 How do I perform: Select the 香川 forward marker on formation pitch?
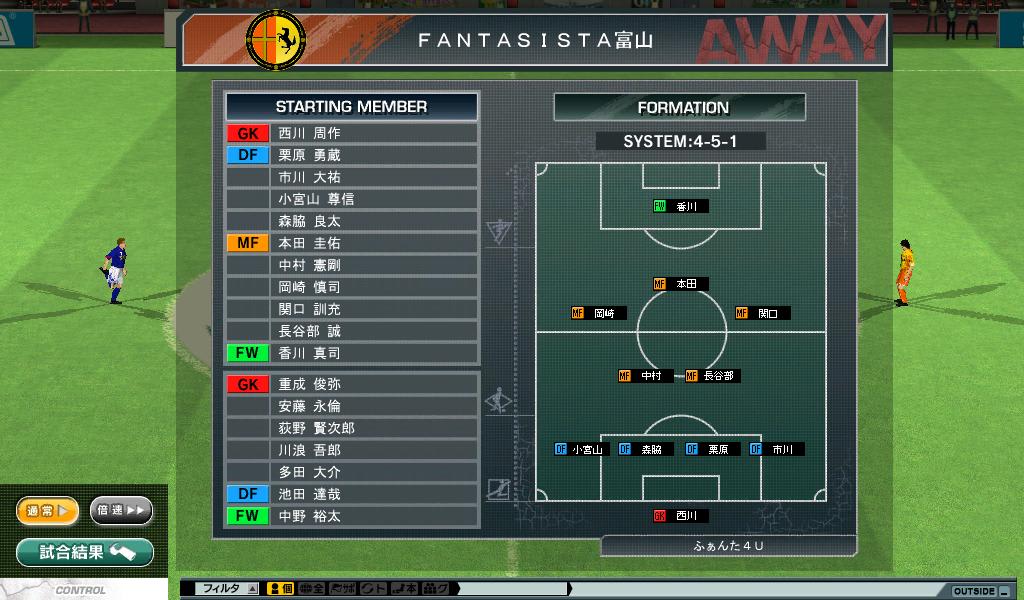pos(681,207)
